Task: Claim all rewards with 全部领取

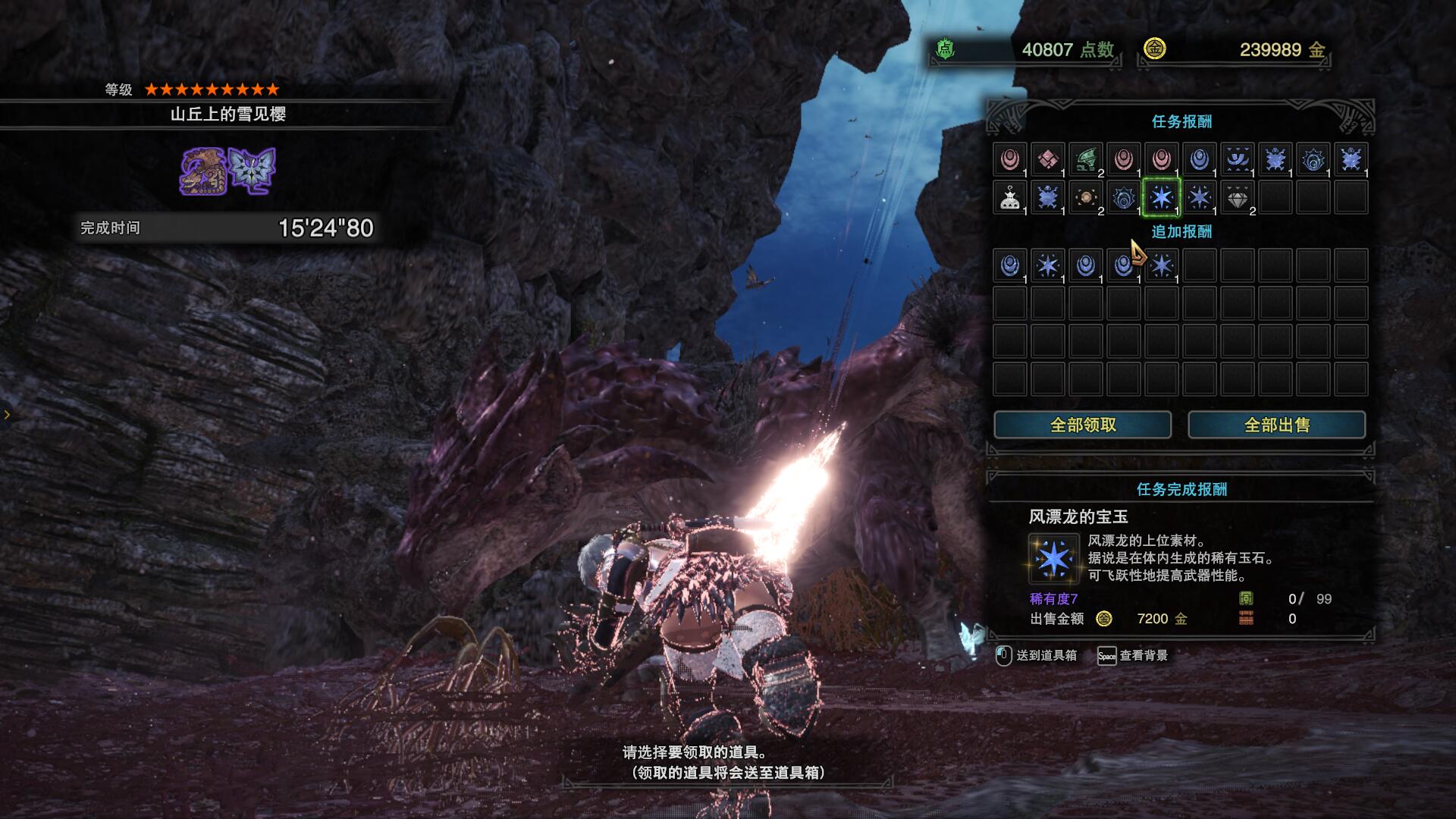Action: [1082, 425]
